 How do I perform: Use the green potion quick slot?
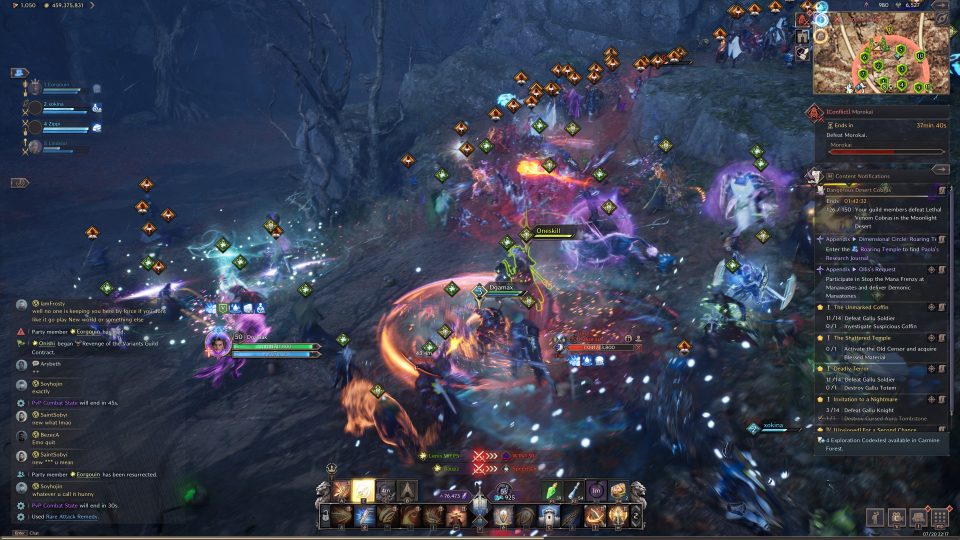pyautogui.click(x=552, y=490)
